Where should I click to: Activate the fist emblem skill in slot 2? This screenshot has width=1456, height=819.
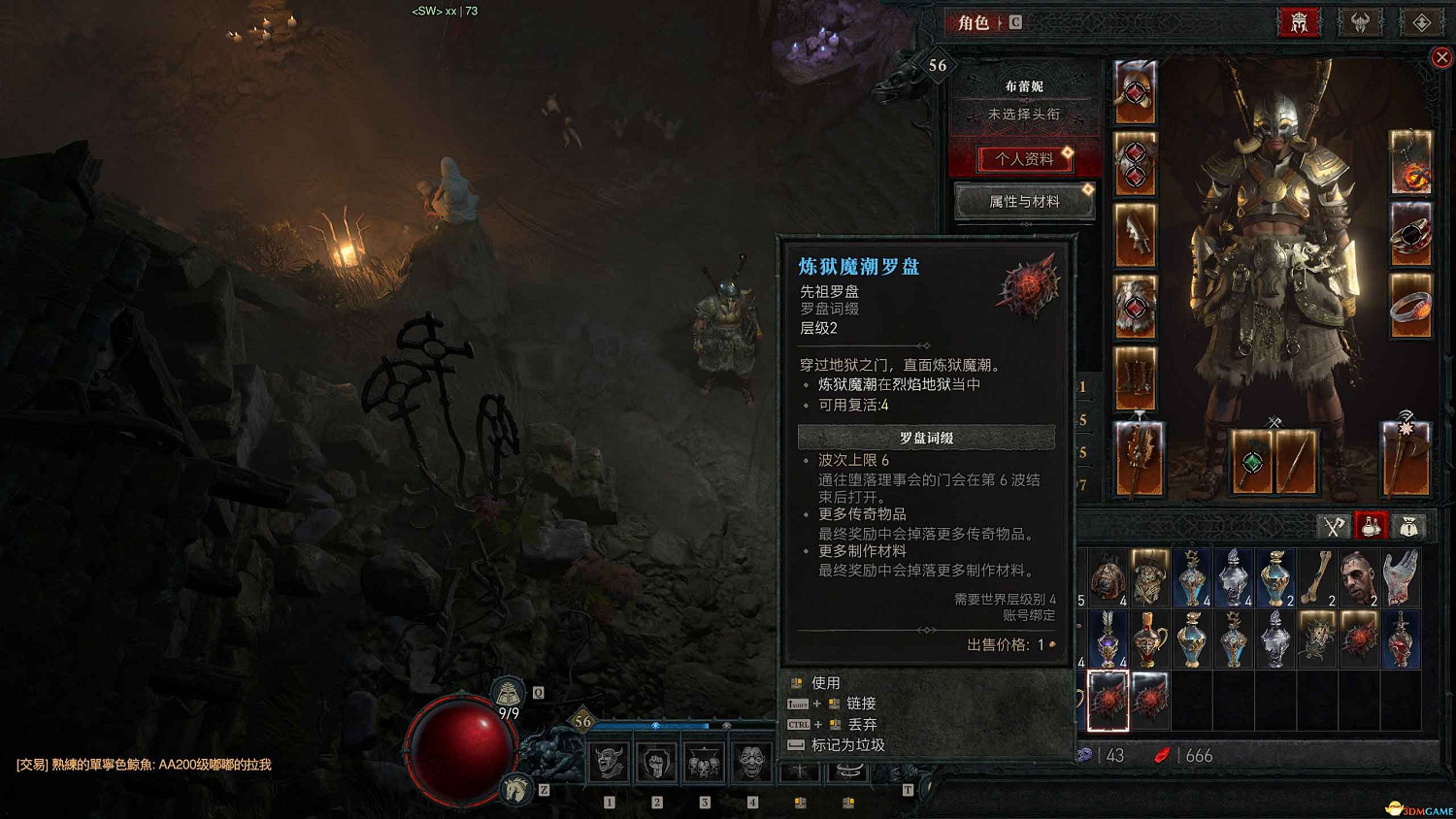coord(655,764)
